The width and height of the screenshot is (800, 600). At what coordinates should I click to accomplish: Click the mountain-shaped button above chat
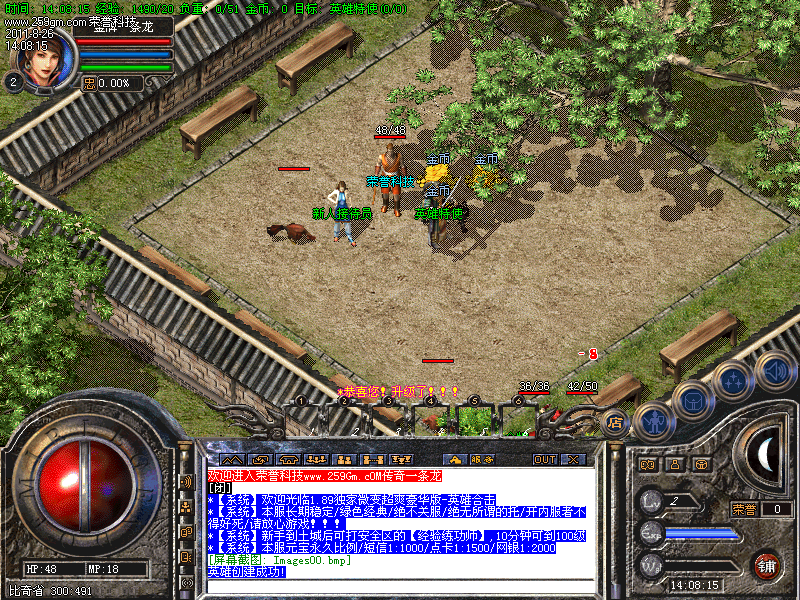coord(231,460)
